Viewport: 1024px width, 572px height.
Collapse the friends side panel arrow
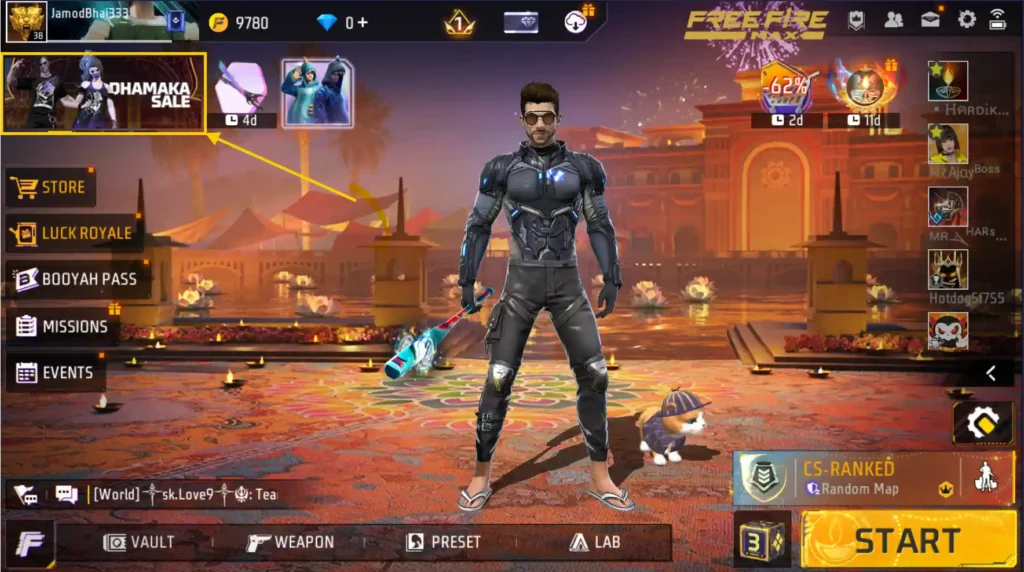pyautogui.click(x=990, y=373)
